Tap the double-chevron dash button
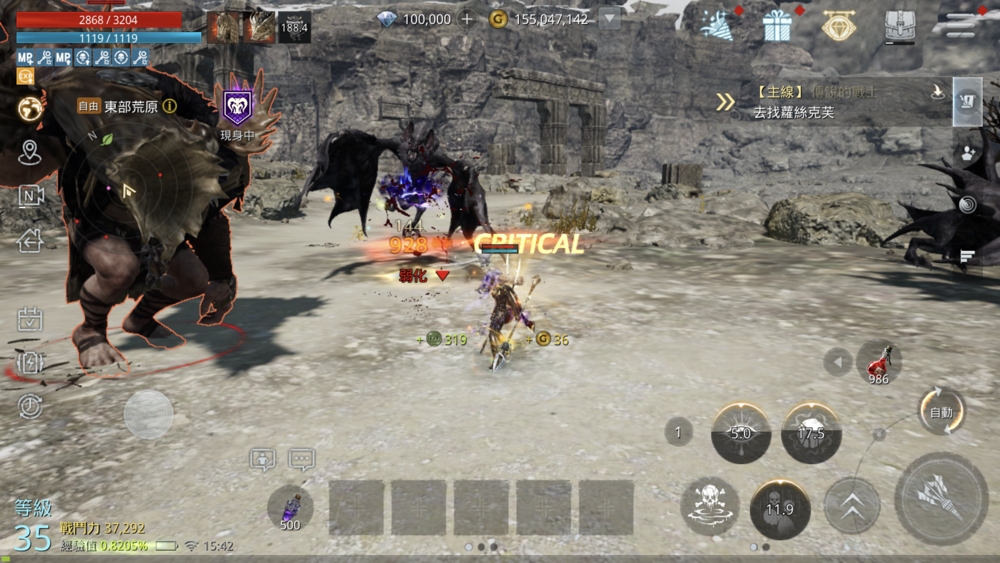 point(851,506)
